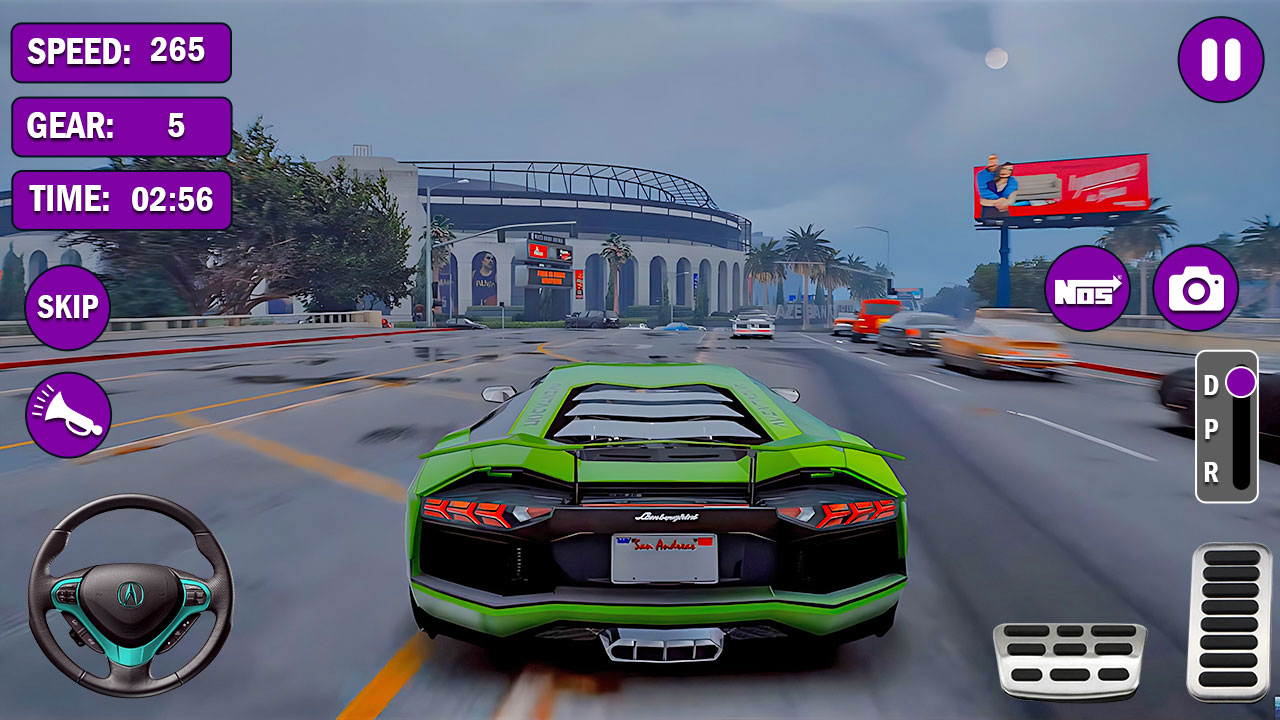Shift transmission into D mode
Screen dimensions: 1280x720
[x=1211, y=383]
